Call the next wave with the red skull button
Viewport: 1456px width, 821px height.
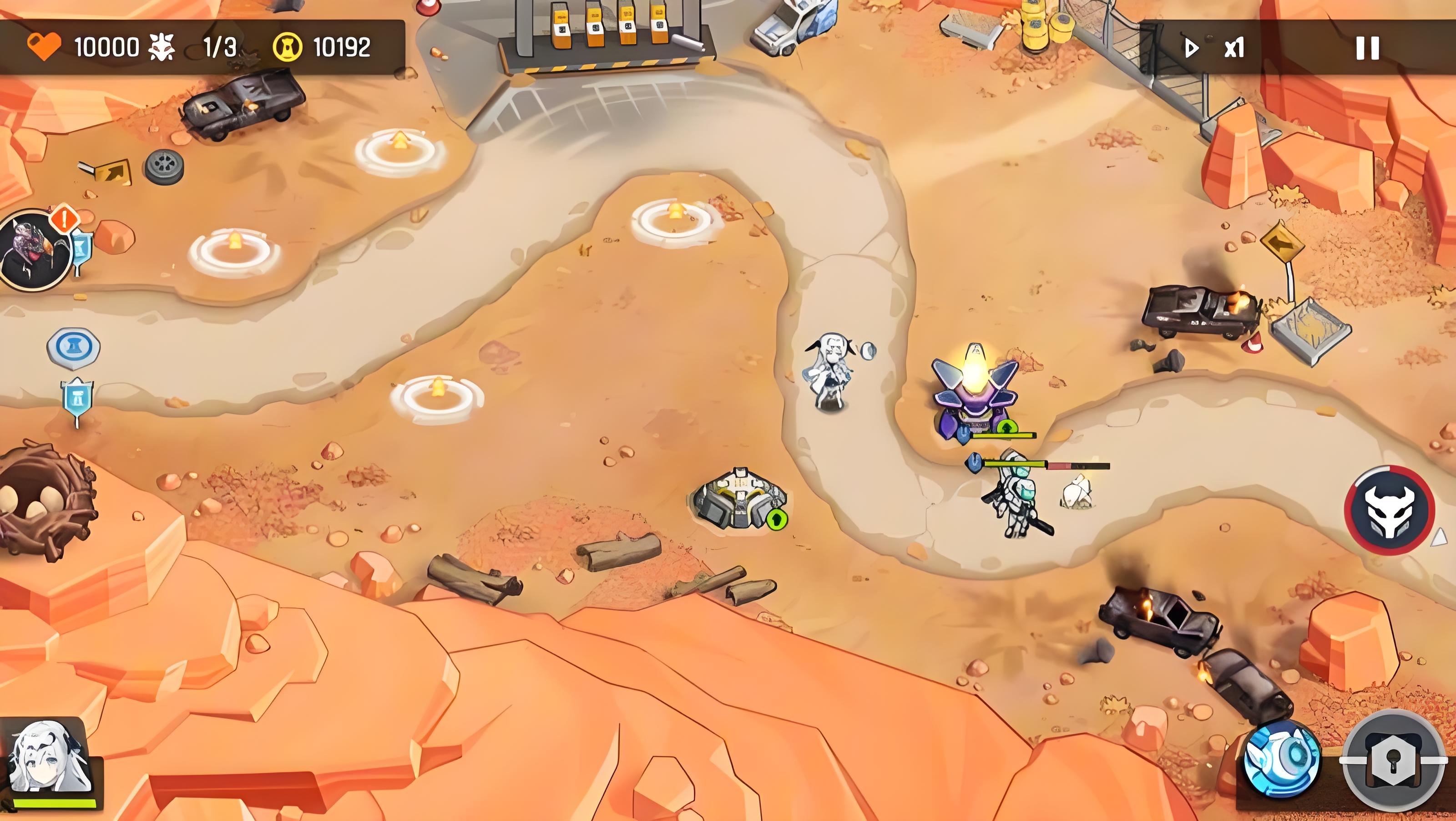pyautogui.click(x=1389, y=510)
